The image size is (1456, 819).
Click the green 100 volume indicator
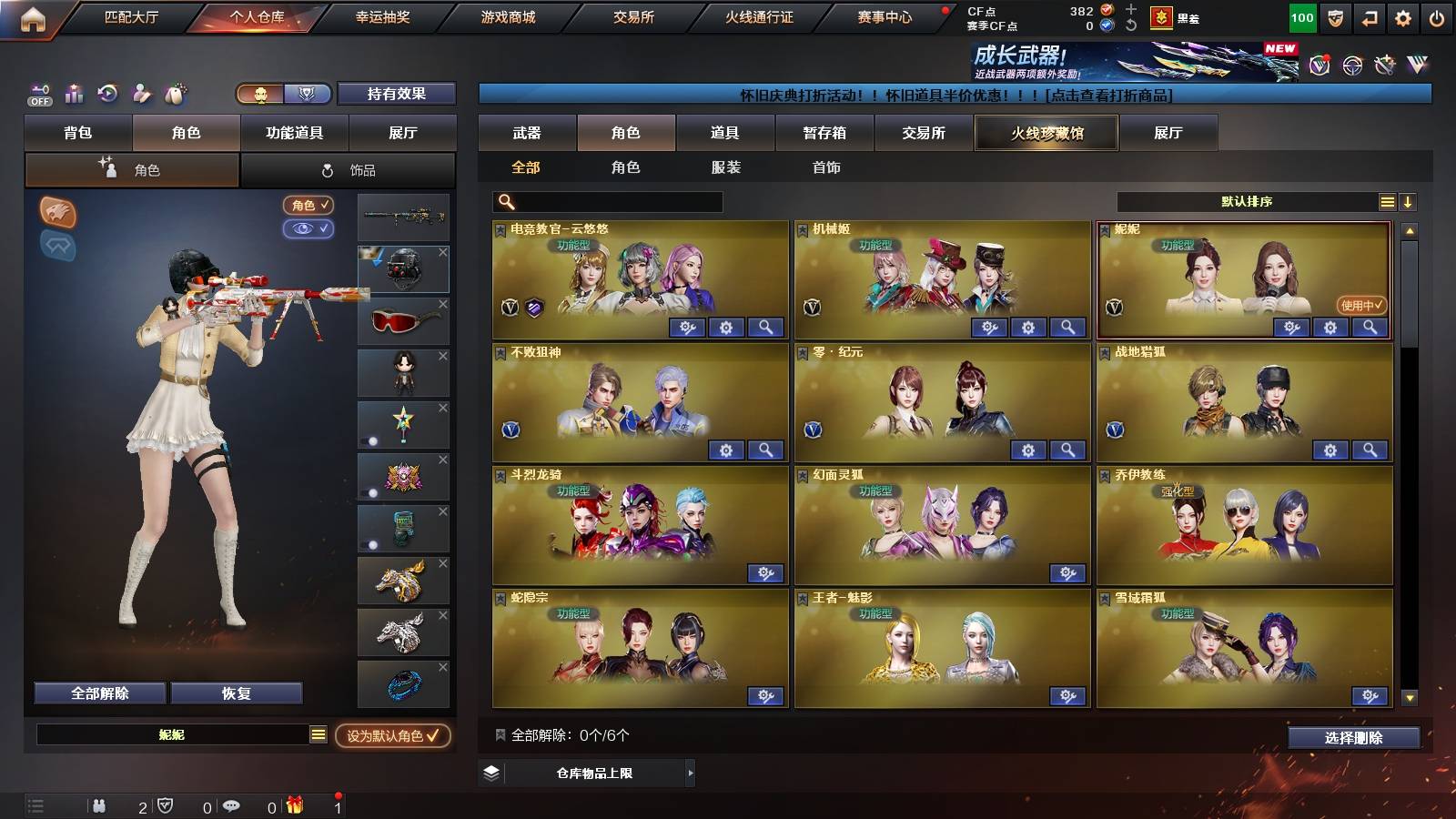pos(1301,16)
